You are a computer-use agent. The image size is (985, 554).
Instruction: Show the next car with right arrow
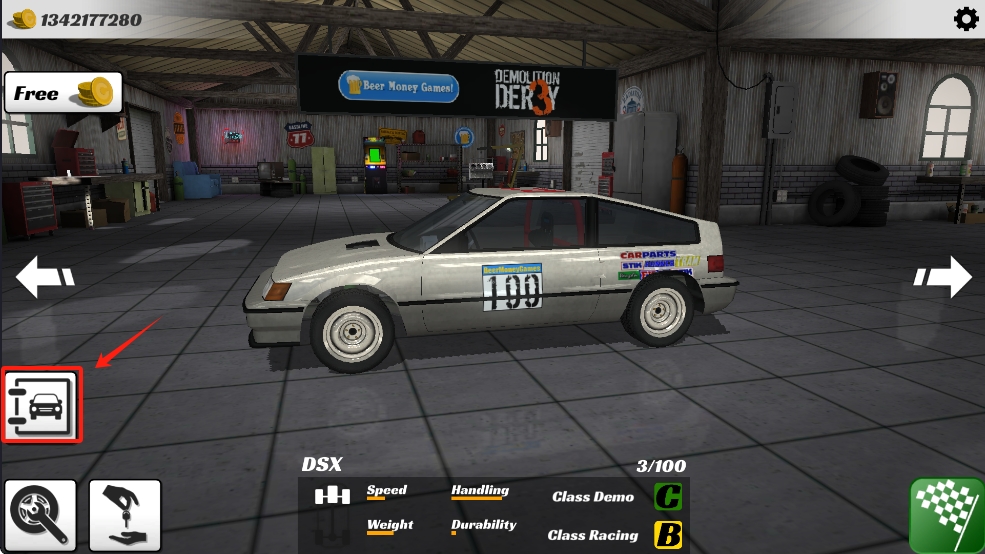point(941,277)
